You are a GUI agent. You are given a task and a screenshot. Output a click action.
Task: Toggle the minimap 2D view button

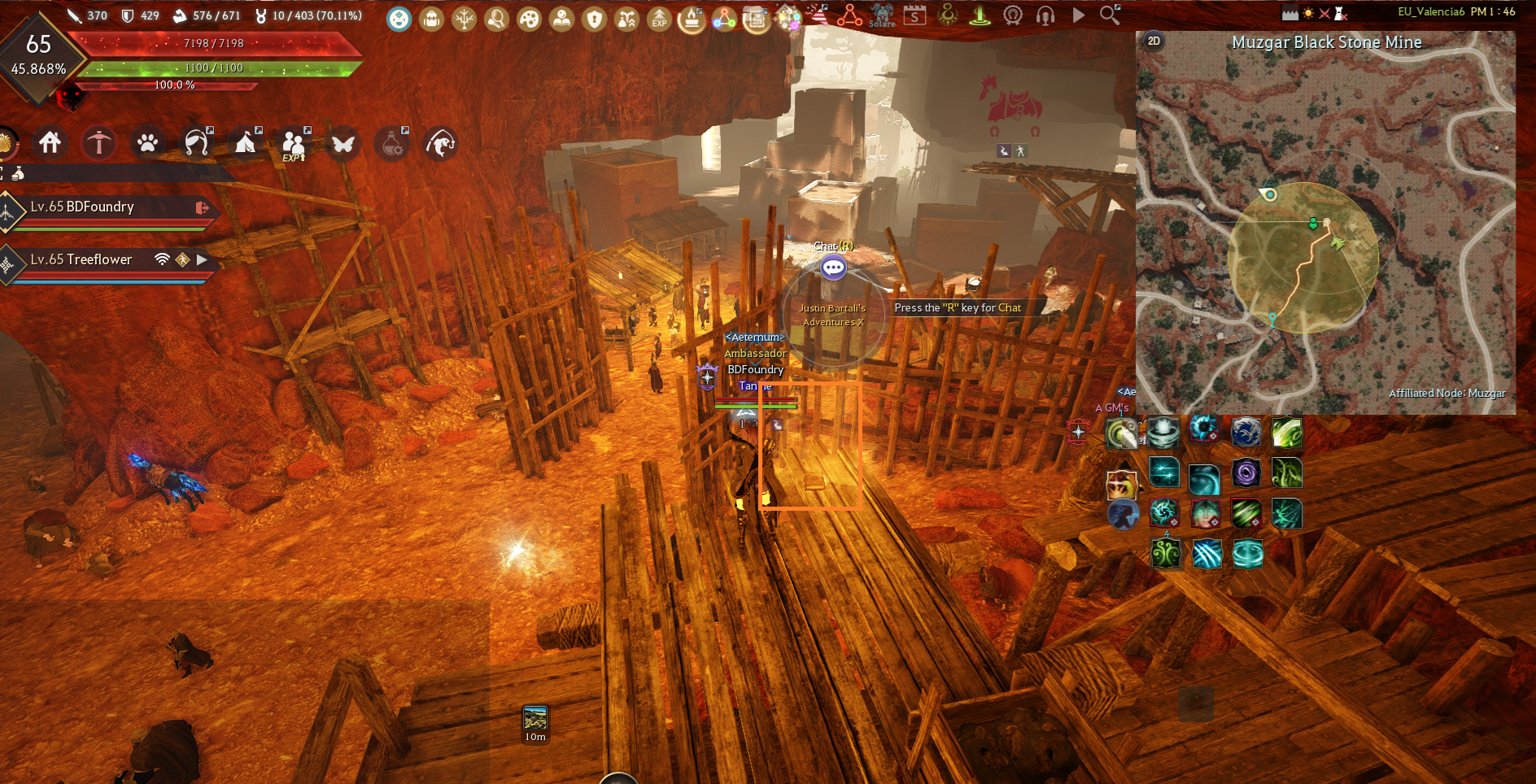(1154, 41)
